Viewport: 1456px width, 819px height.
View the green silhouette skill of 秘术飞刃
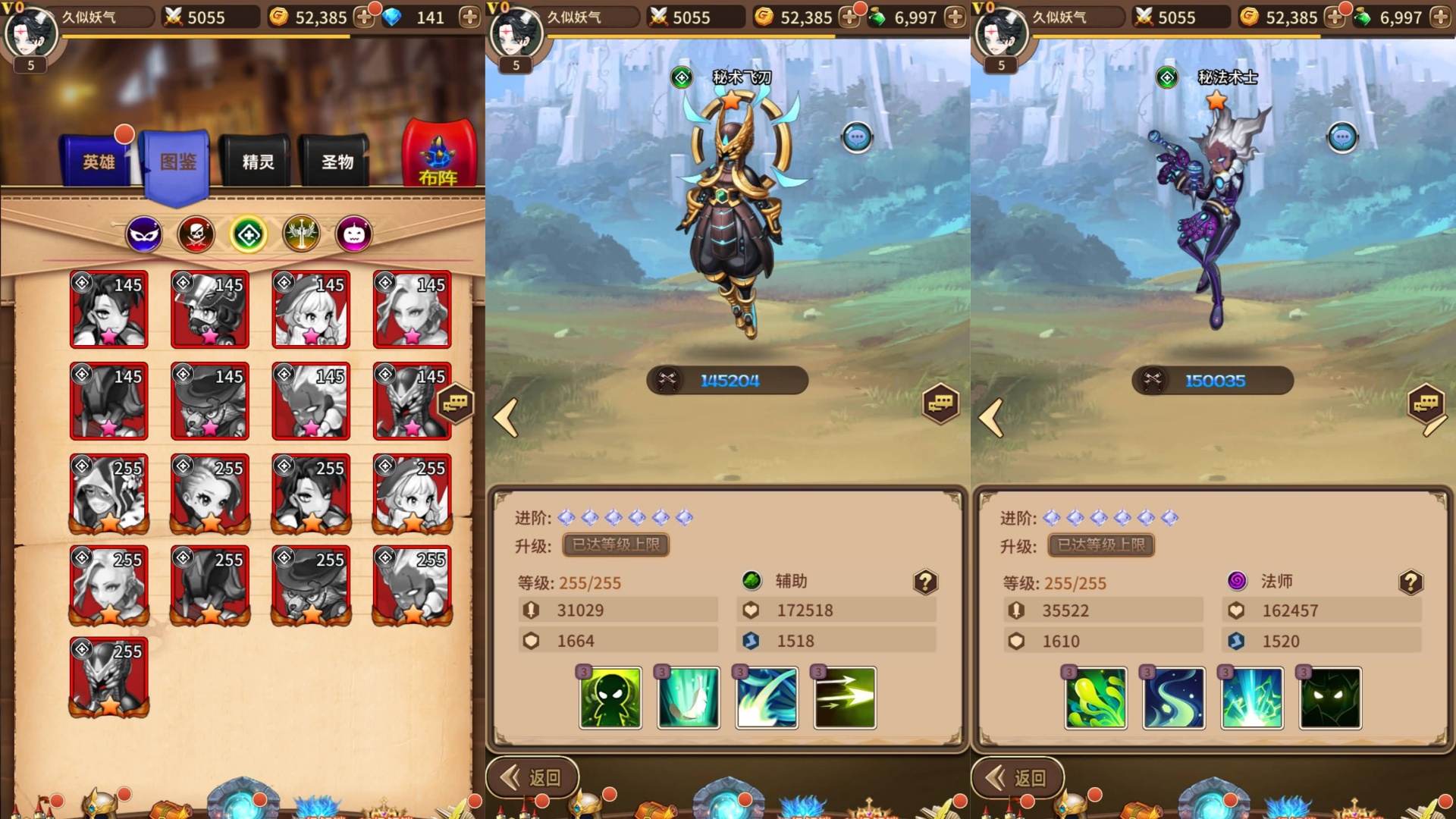pyautogui.click(x=610, y=698)
